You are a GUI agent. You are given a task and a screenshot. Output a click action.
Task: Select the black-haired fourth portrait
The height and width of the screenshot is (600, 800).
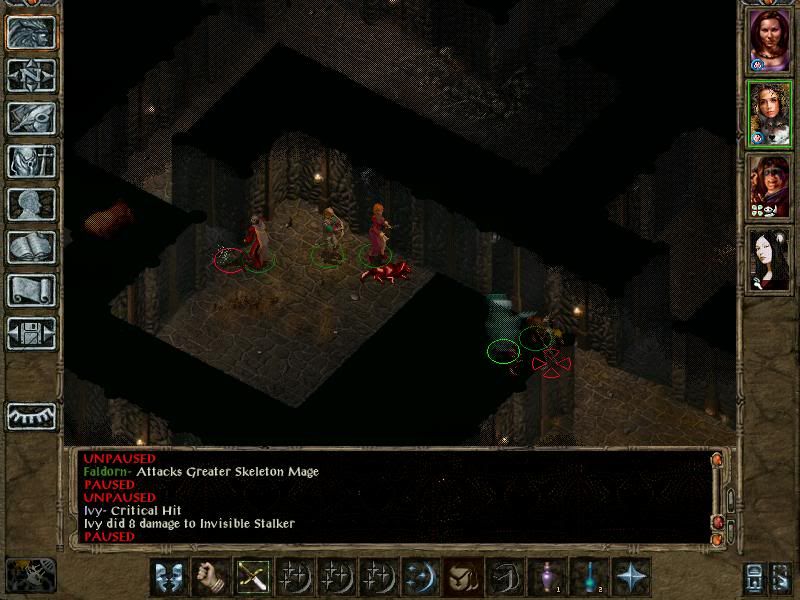[770, 259]
